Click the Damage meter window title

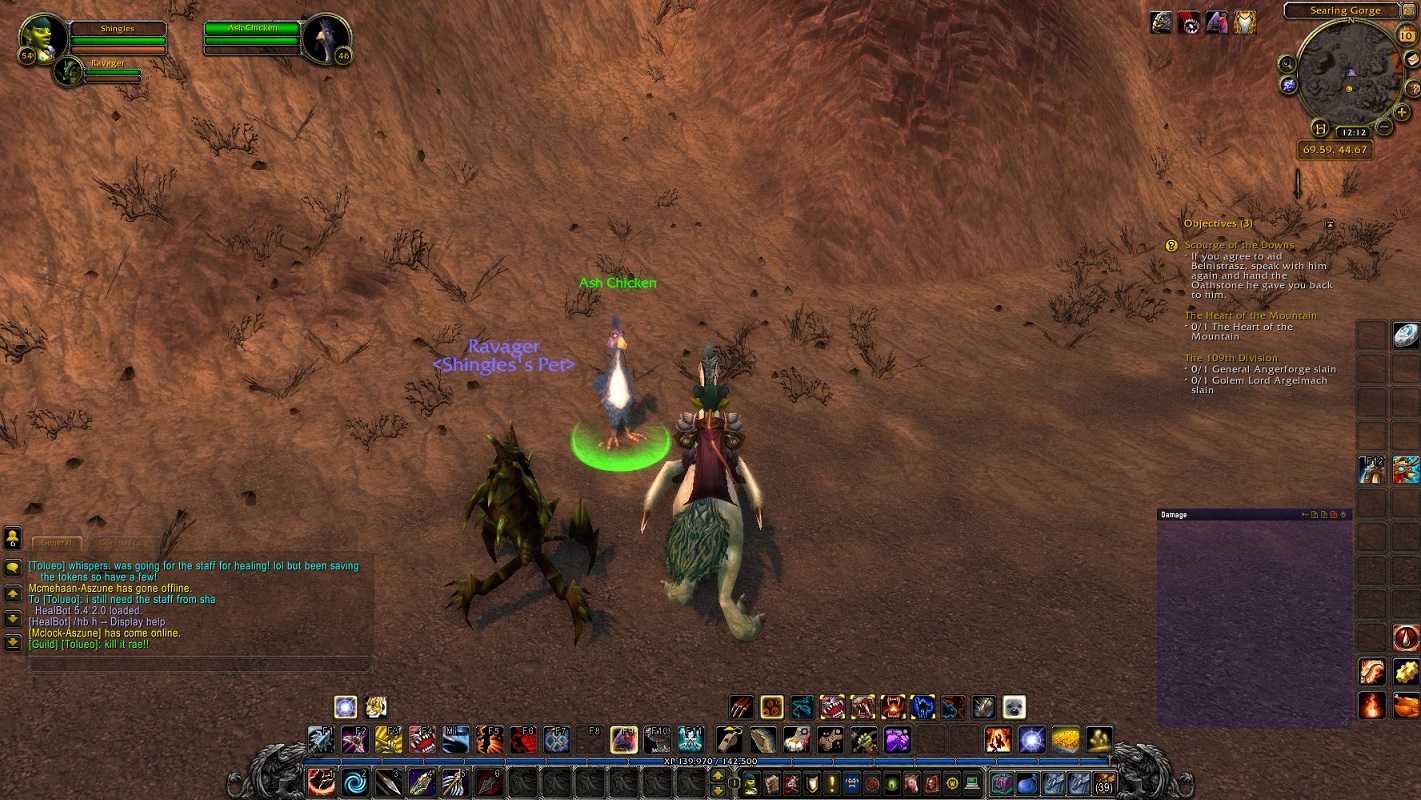[x=1174, y=515]
